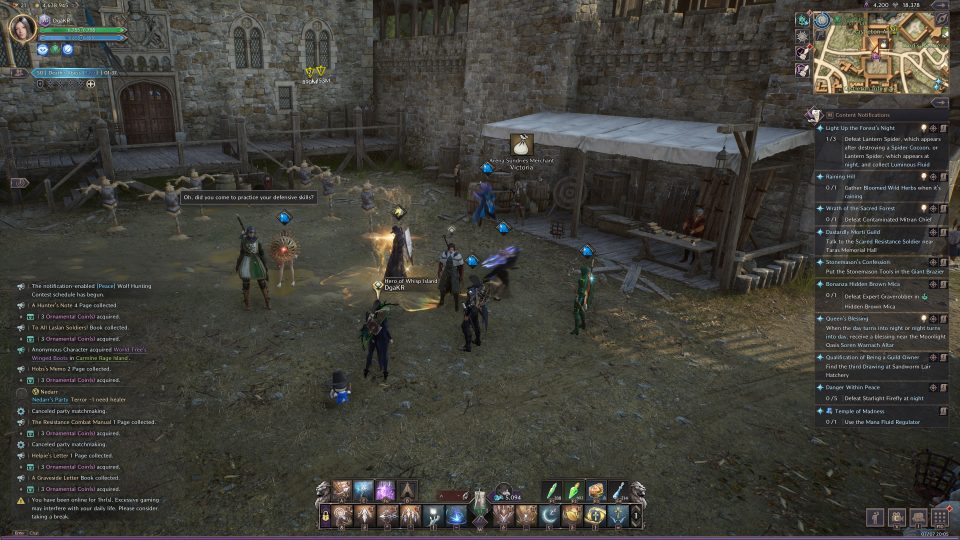This screenshot has height=540, width=960.
Task: Select the Queen's Blessing quest entry
Action: (x=847, y=318)
